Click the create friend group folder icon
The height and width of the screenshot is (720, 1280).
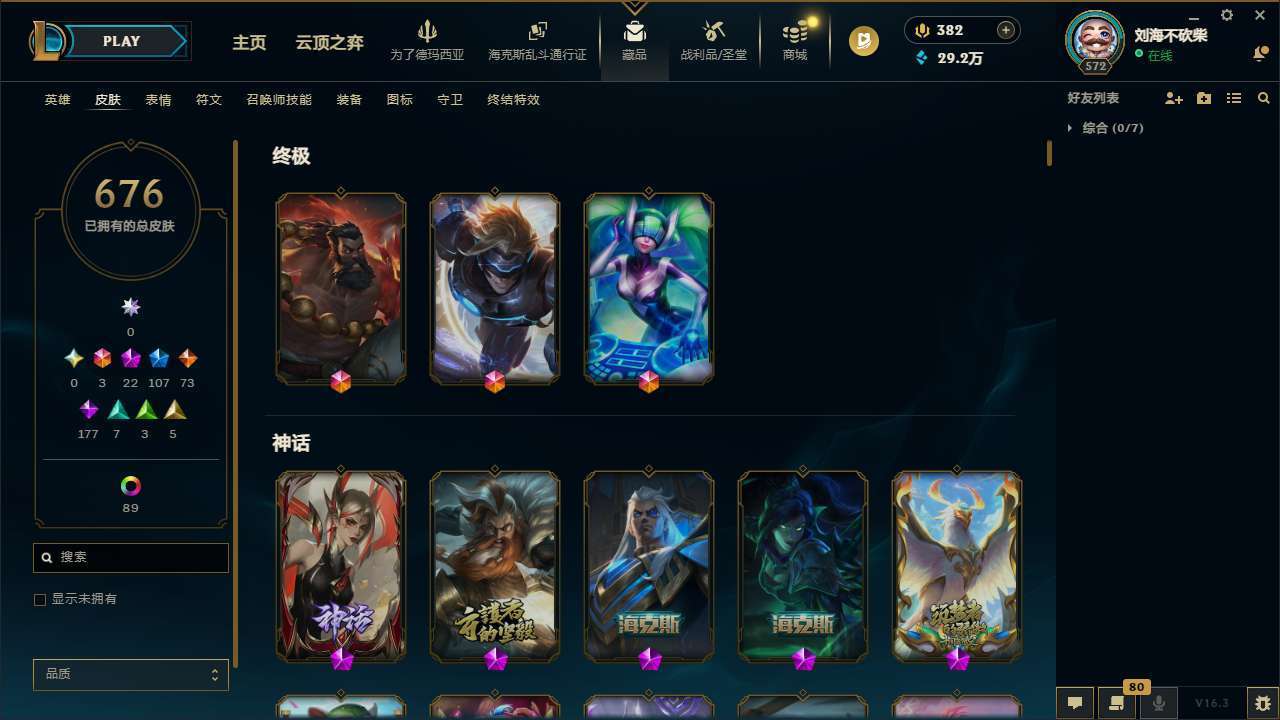pos(1204,98)
